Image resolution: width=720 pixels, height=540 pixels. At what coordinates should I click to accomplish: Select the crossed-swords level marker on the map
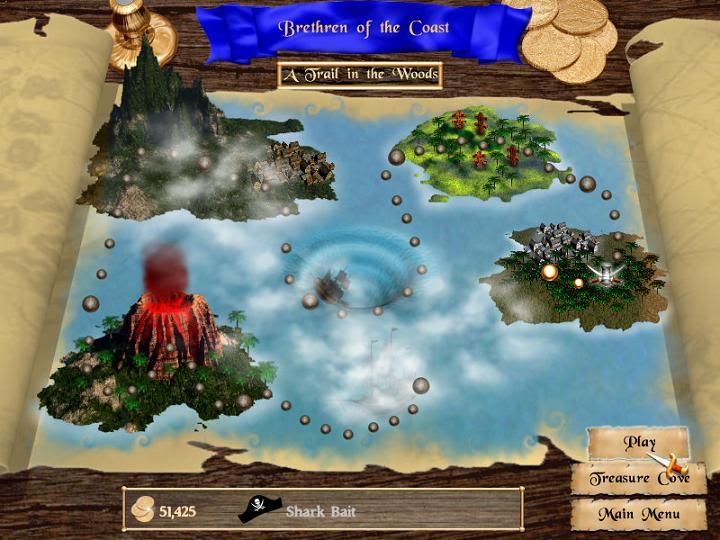pos(604,272)
